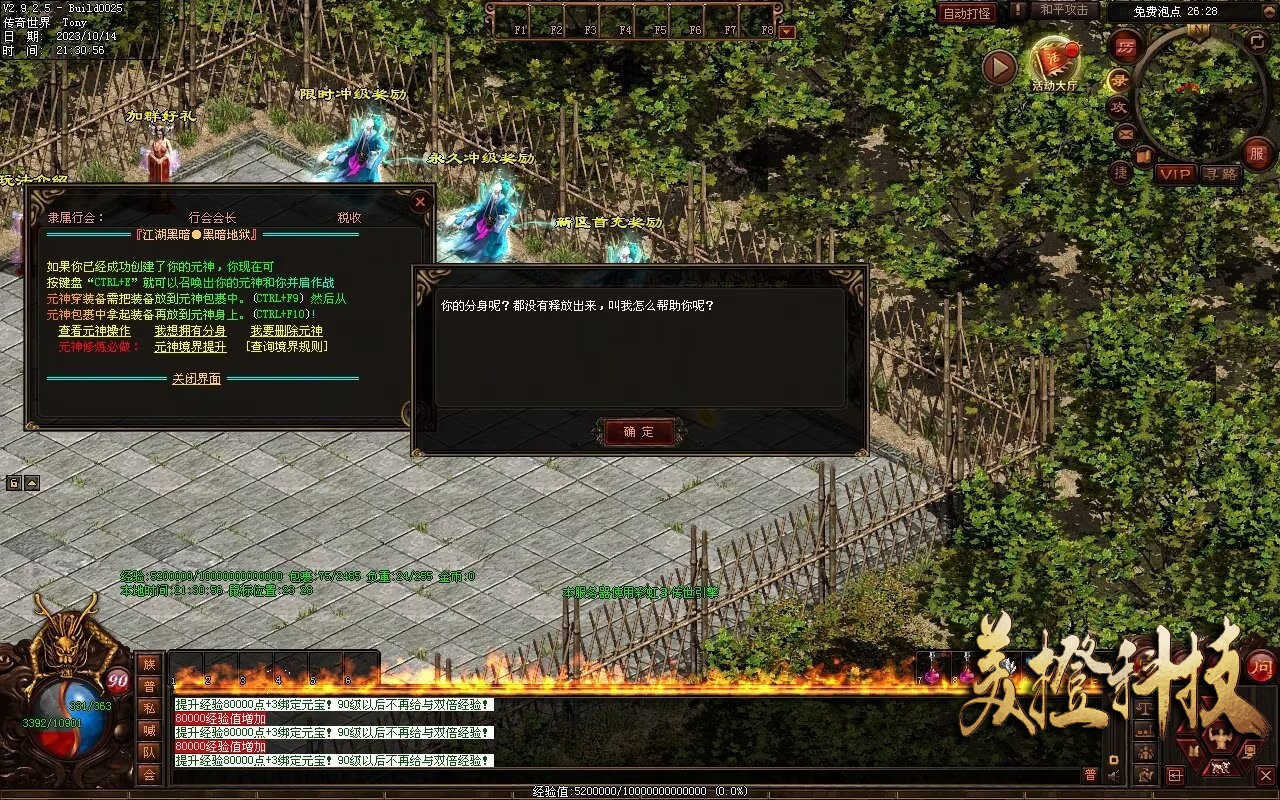Choose 我想拥有分身 option

190,331
